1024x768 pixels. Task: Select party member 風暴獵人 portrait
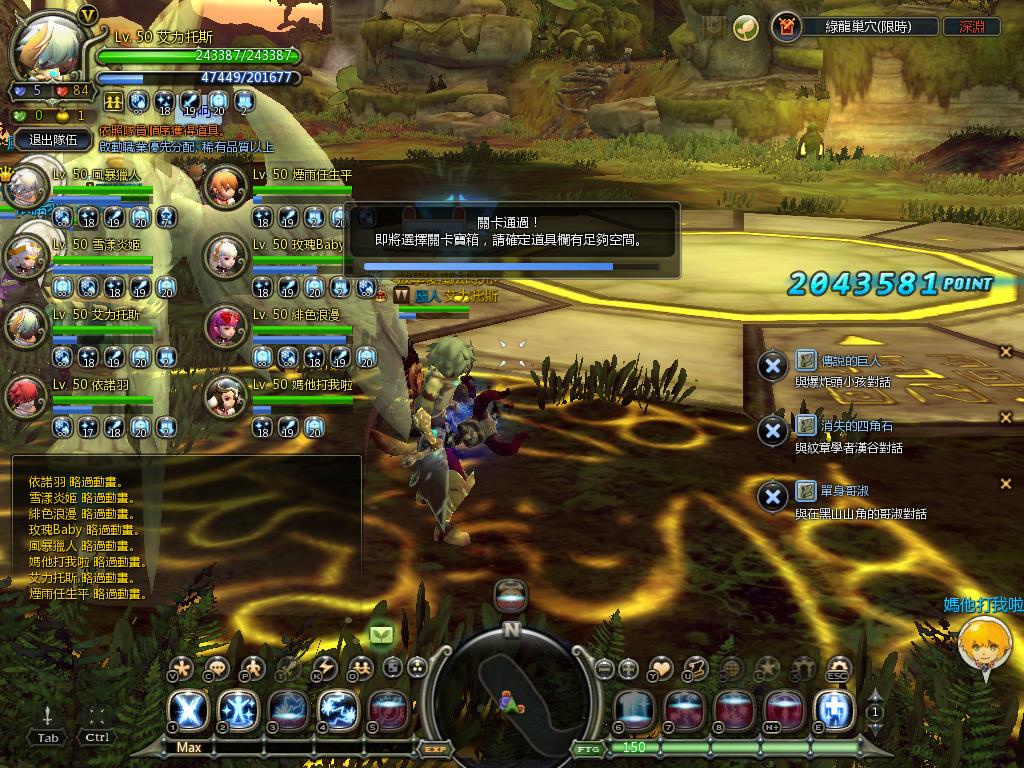coord(27,188)
